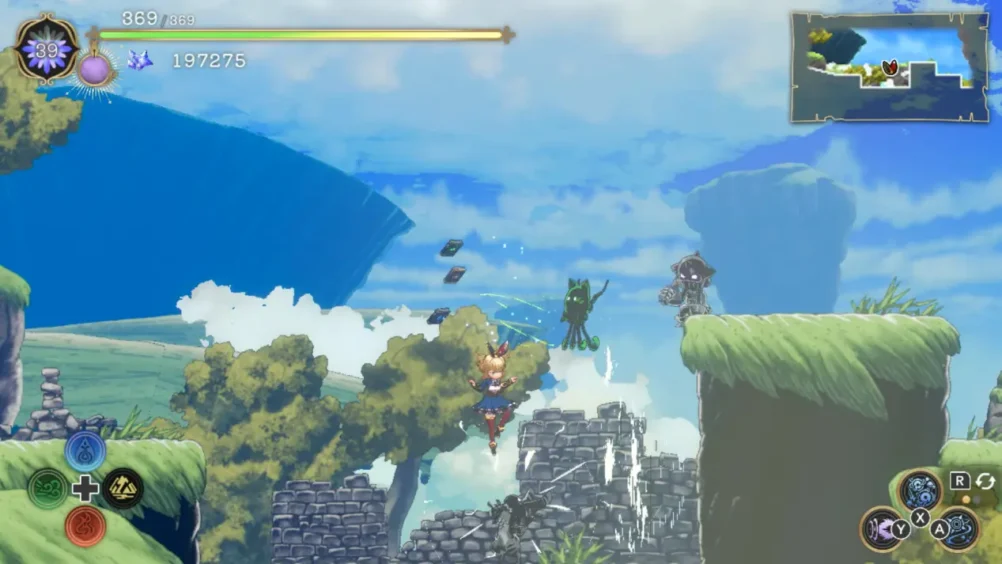
Task: Select the blue water element emblem
Action: [85, 451]
